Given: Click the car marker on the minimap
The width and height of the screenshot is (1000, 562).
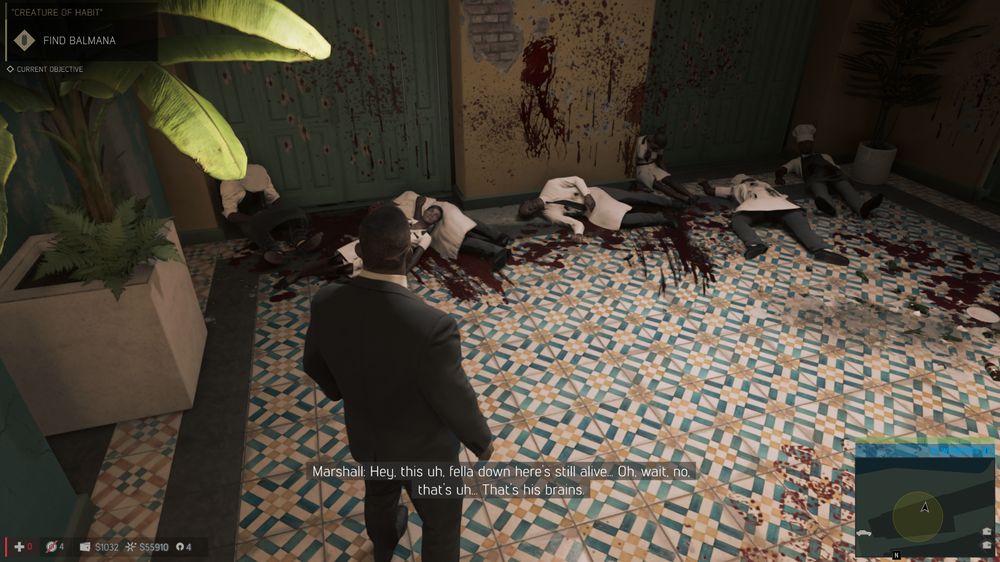Looking at the screenshot, I should tap(865, 535).
